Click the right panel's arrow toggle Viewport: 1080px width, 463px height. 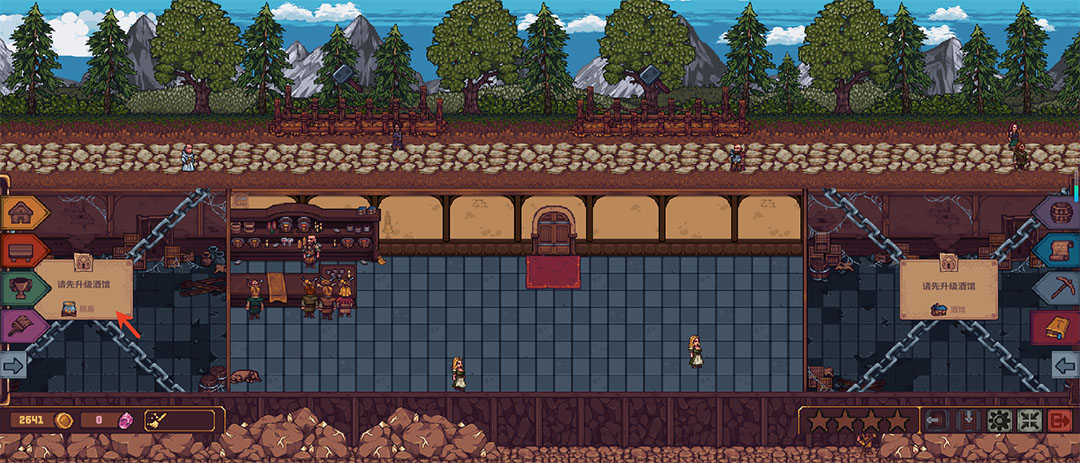[1064, 365]
